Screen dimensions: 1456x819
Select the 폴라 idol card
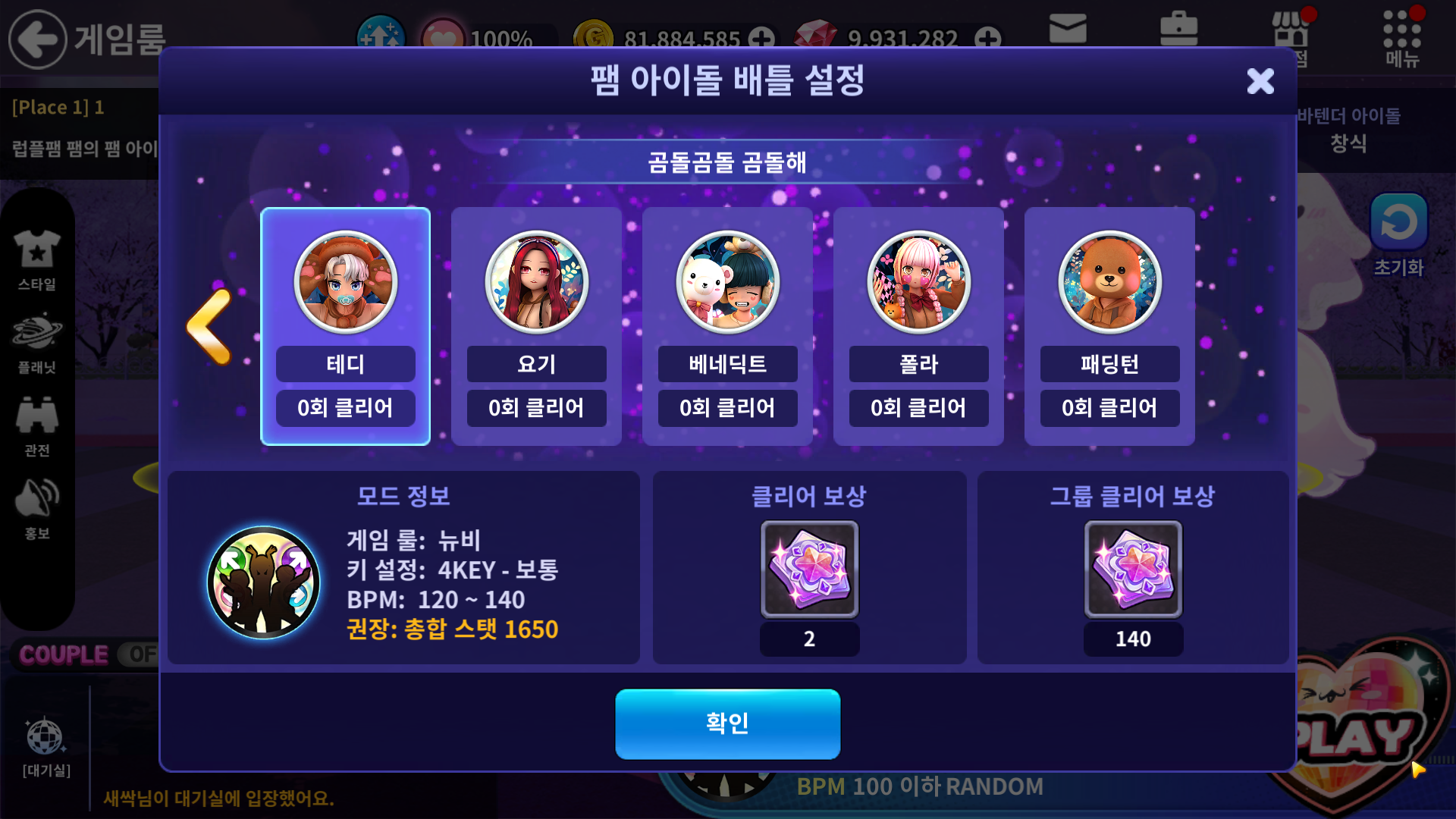pyautogui.click(x=918, y=326)
